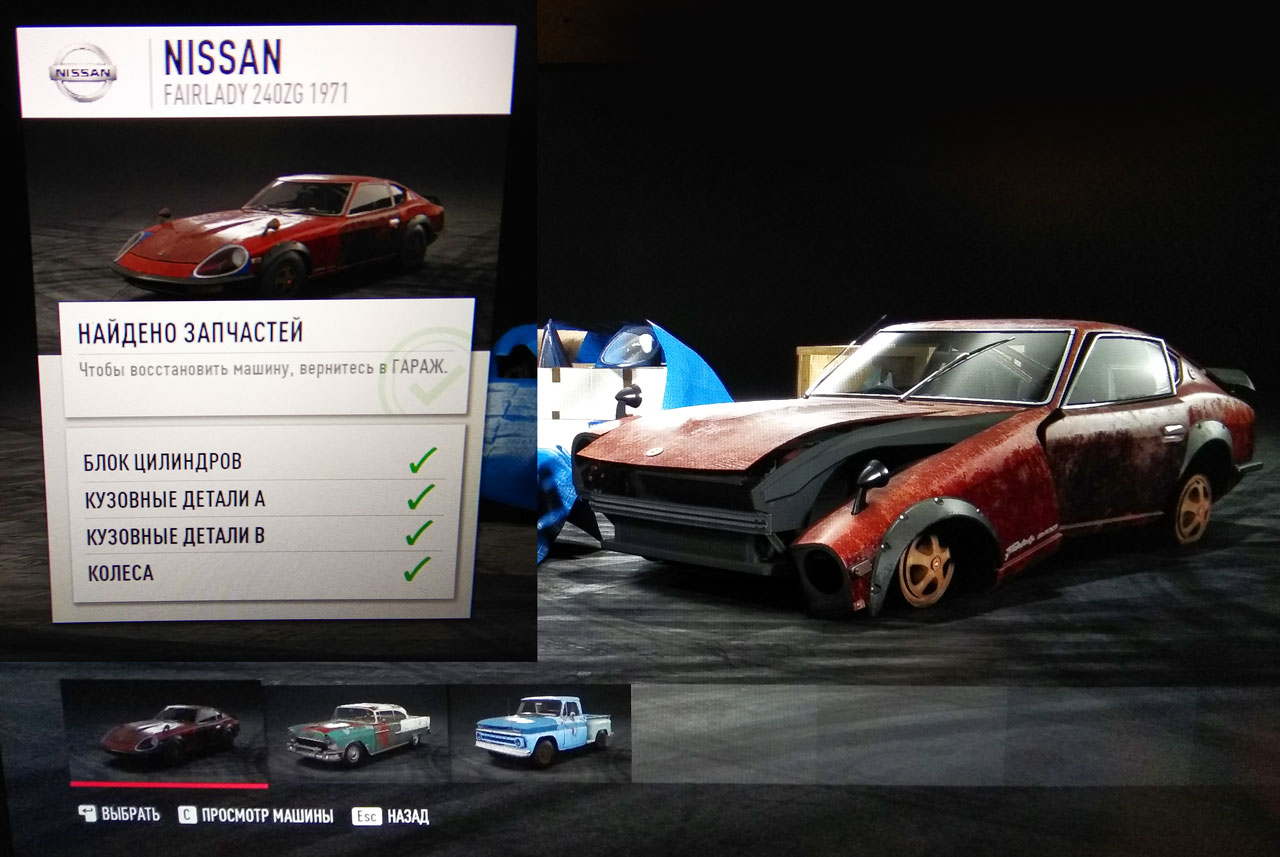1280x857 pixels.
Task: Select the red Nissan Fairlady thumbnail
Action: [165, 732]
